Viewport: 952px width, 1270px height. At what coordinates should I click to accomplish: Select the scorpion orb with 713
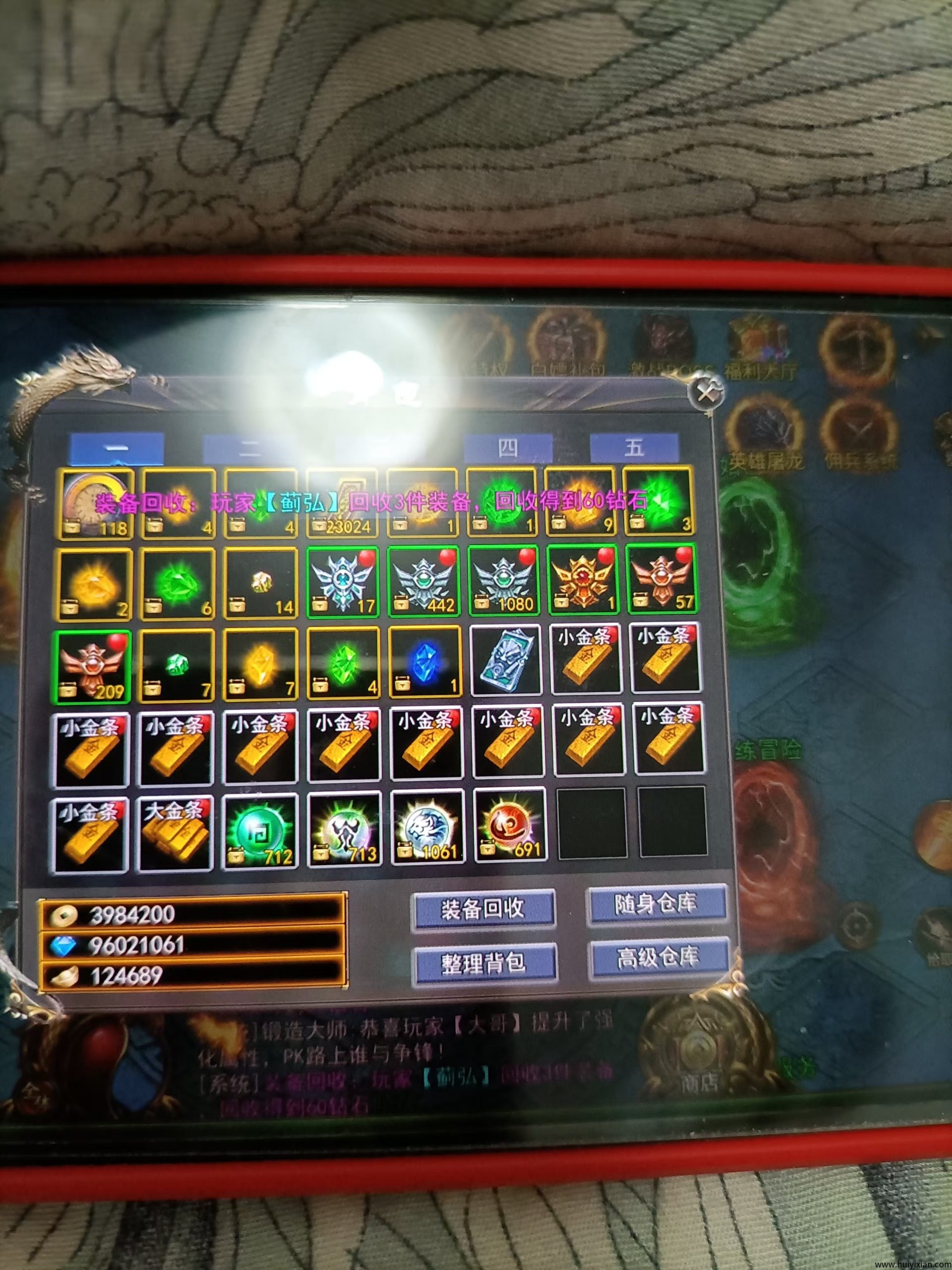point(344,830)
